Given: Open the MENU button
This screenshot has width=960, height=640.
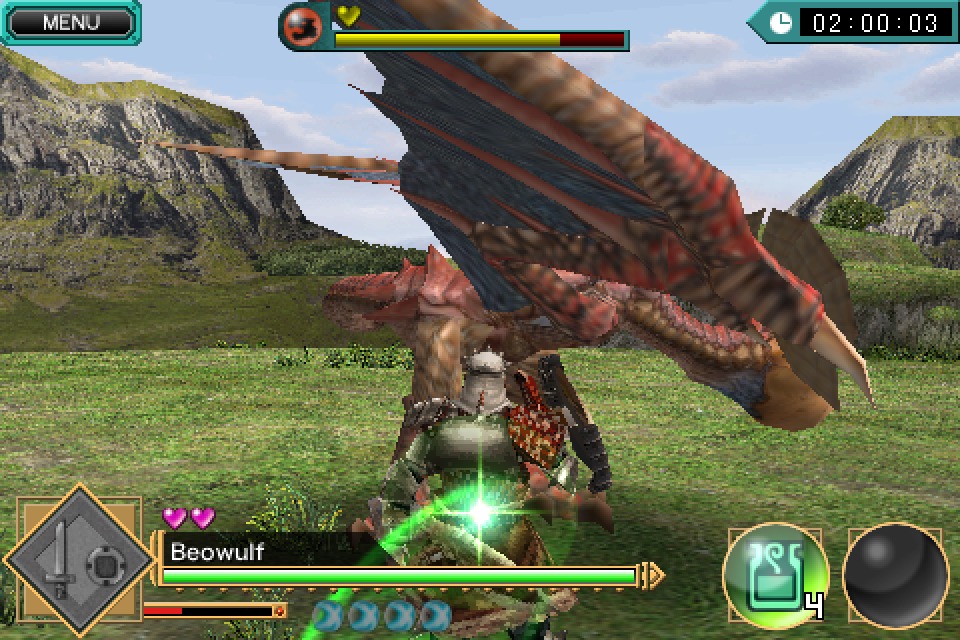Looking at the screenshot, I should [70, 22].
